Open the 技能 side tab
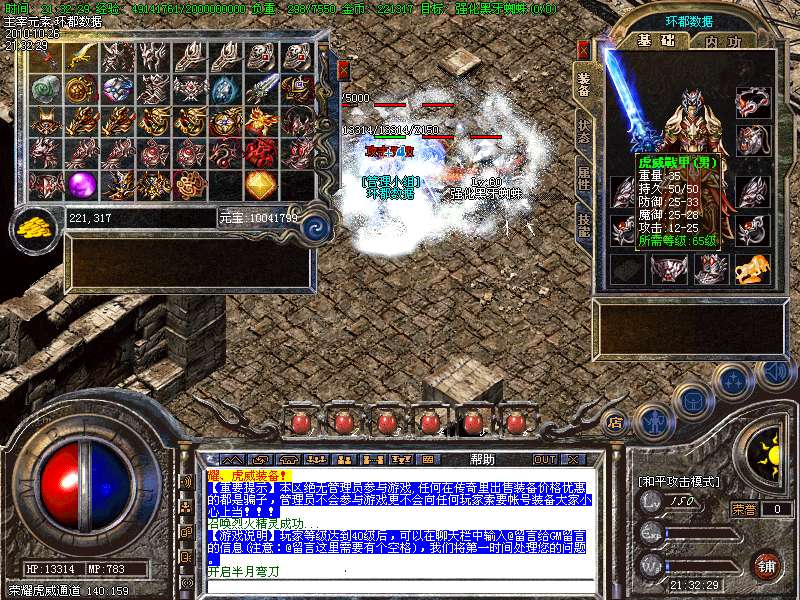 pyautogui.click(x=583, y=227)
